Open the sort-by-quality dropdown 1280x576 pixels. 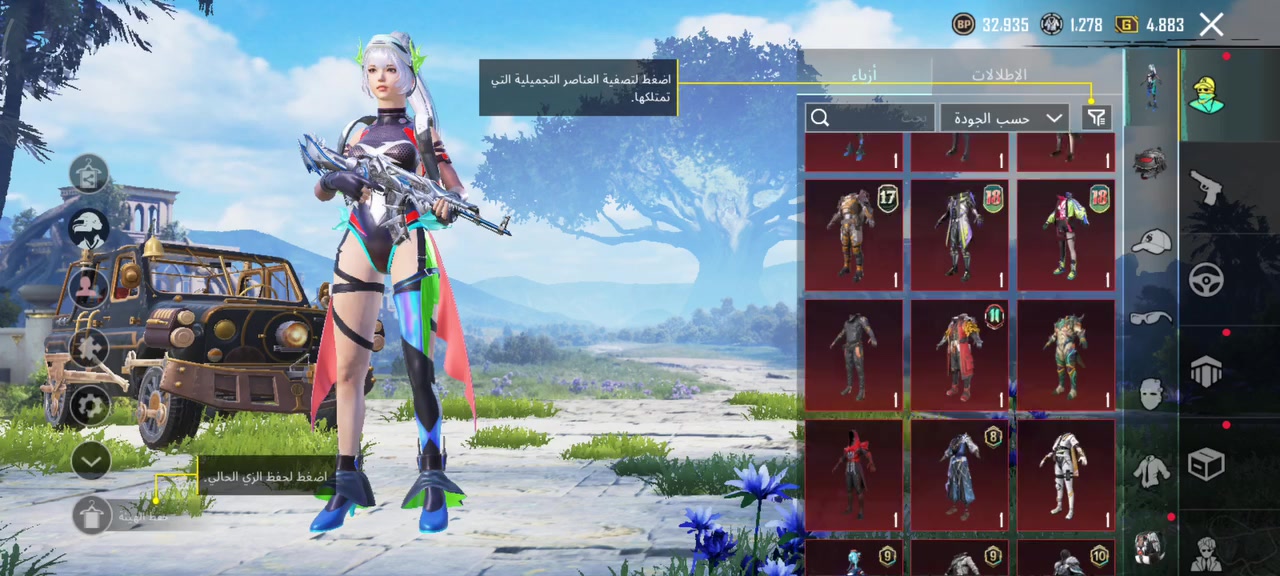coord(1004,118)
